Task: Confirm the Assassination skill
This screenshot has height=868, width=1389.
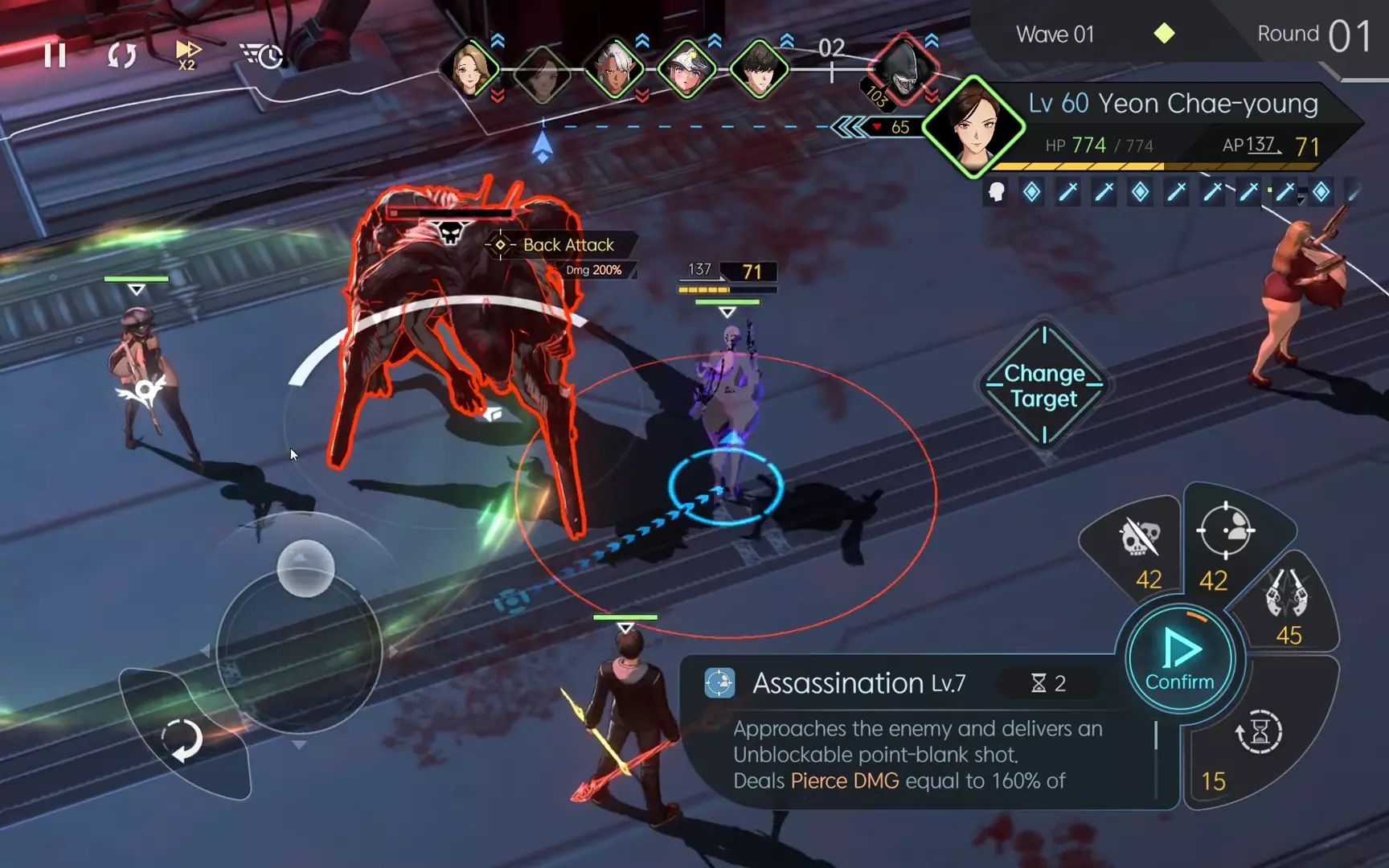Action: point(1179,659)
